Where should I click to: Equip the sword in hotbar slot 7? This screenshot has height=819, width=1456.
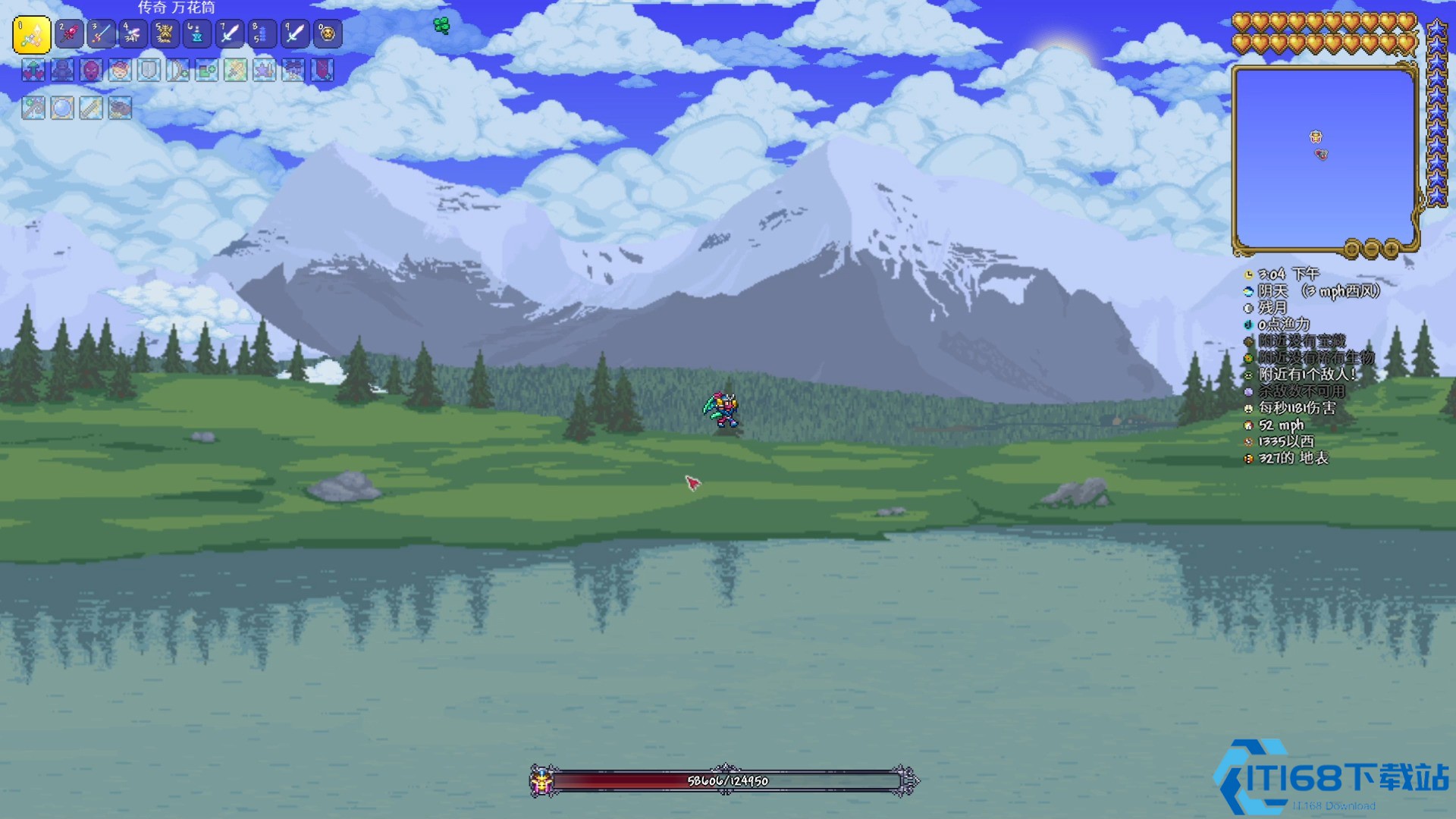tap(230, 34)
